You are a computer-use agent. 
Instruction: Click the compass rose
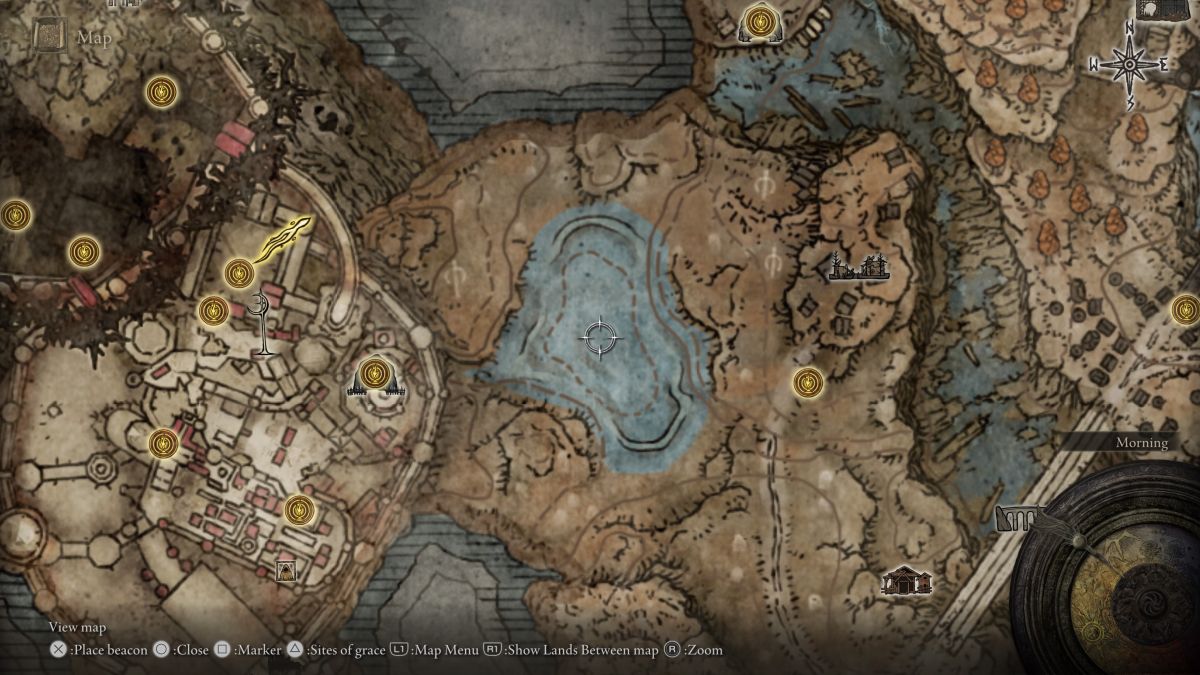click(1129, 64)
